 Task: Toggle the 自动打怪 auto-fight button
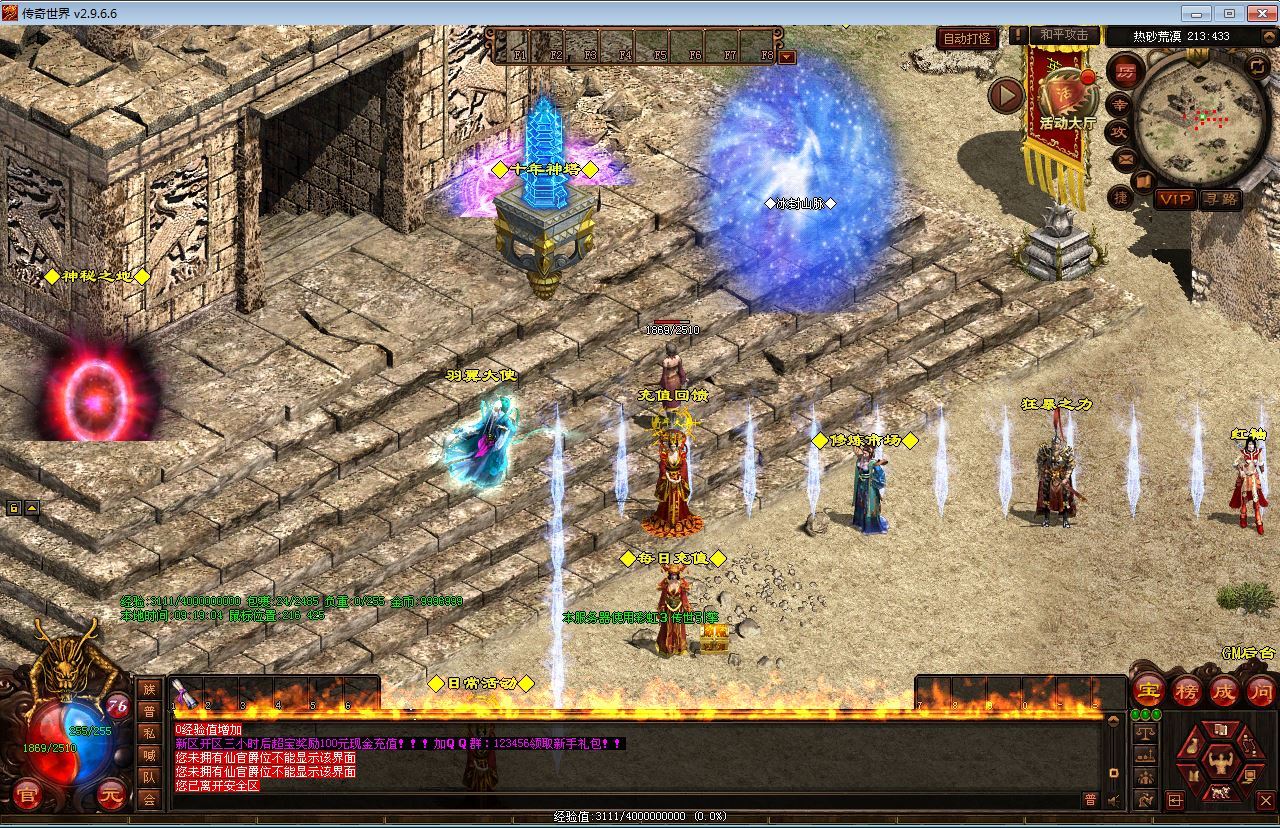click(x=968, y=38)
